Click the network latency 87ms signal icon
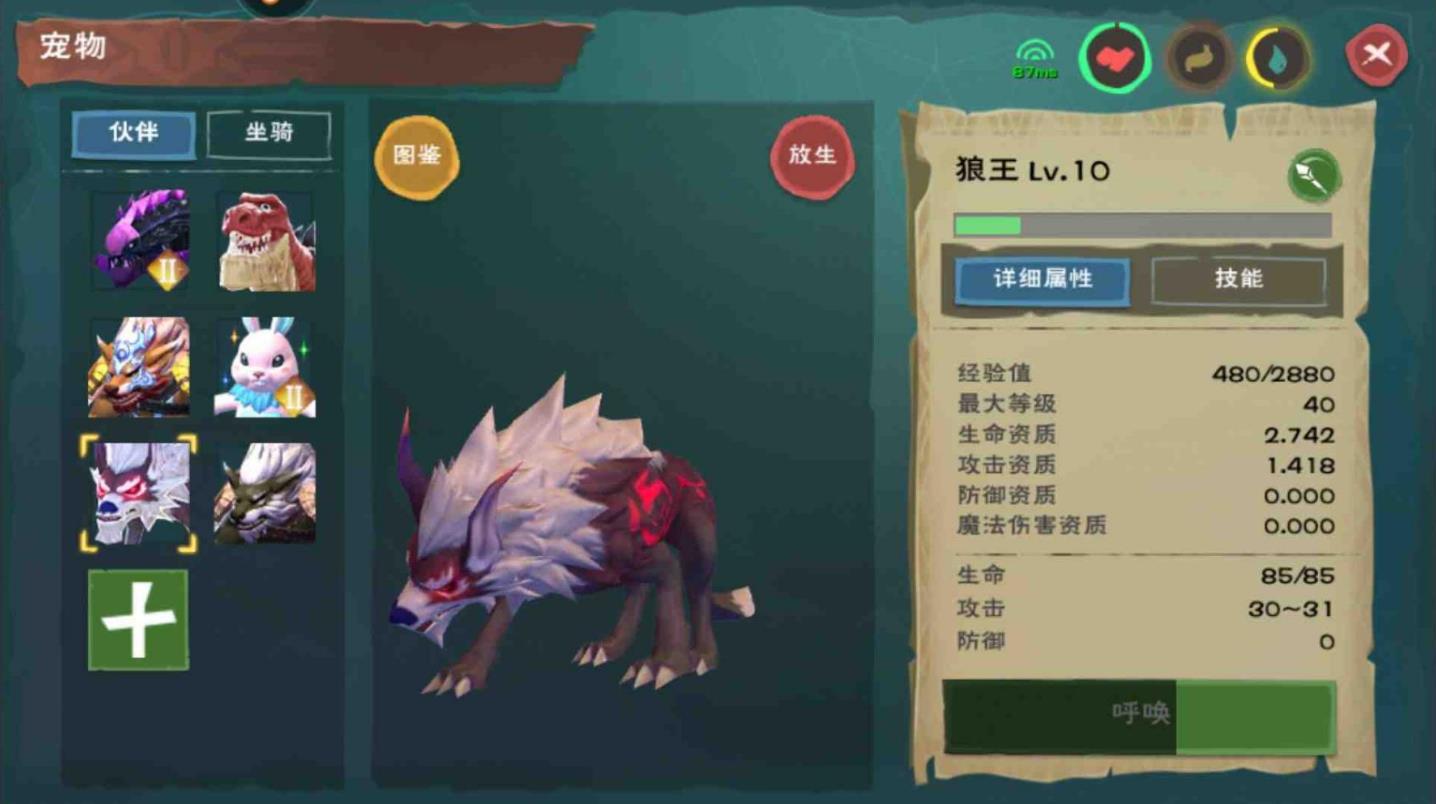Image resolution: width=1436 pixels, height=804 pixels. [1035, 52]
